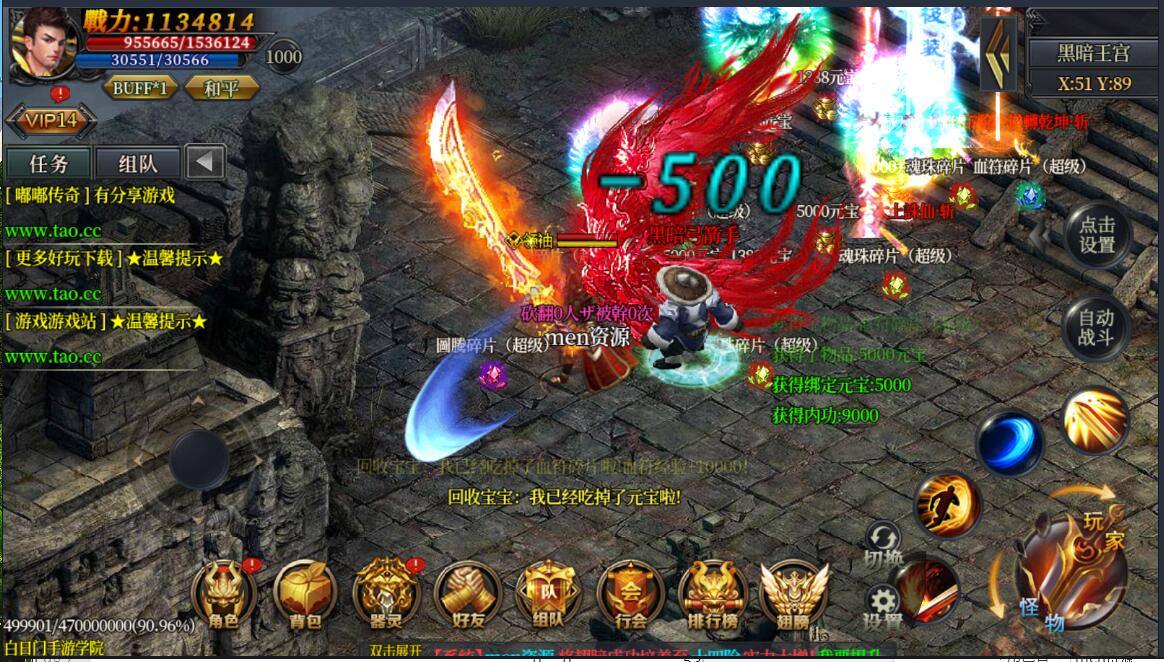Switch to the 任务 quest tab
The width and height of the screenshot is (1164, 662).
48,163
